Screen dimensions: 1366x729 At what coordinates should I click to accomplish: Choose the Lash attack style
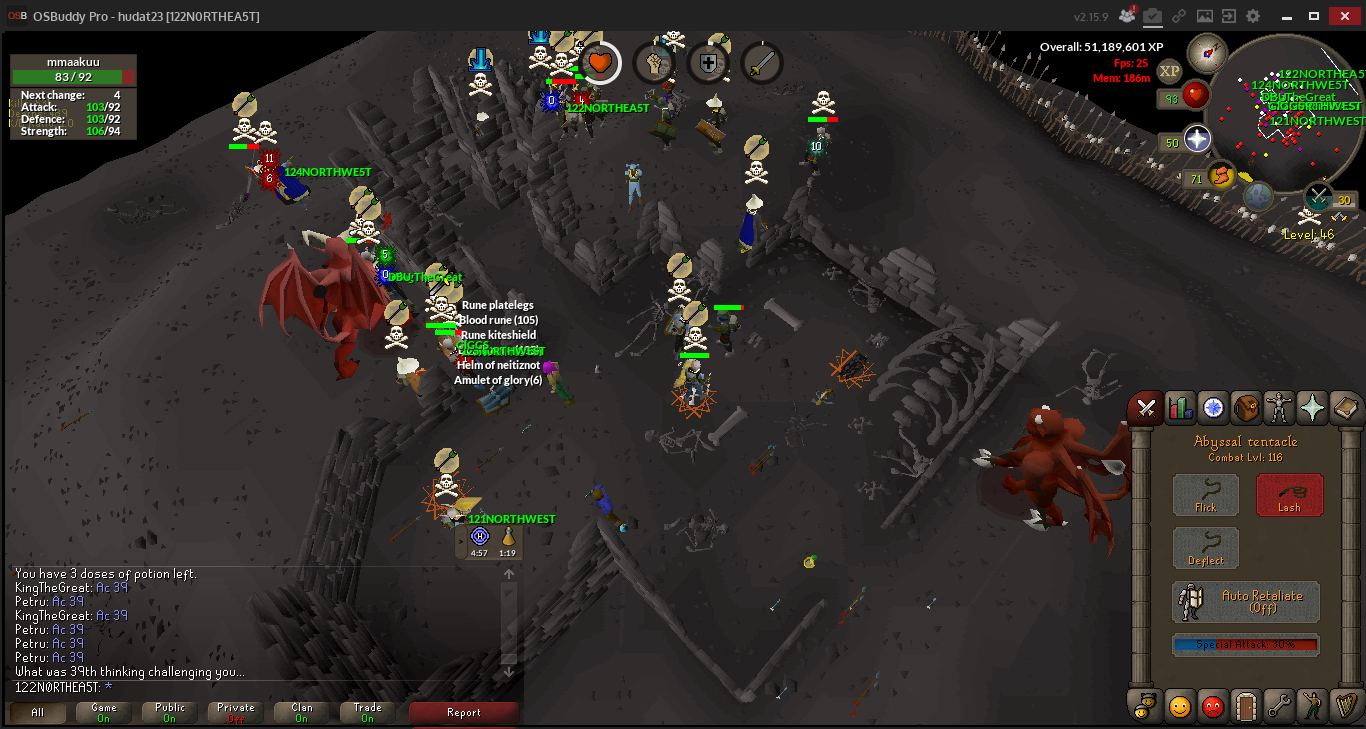pyautogui.click(x=1289, y=495)
